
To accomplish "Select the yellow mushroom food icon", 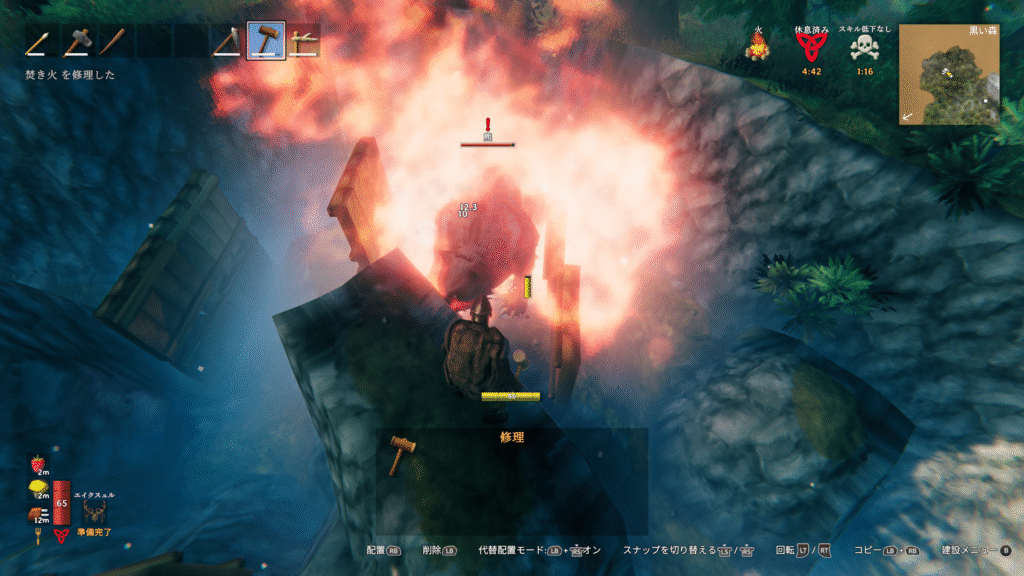I will point(37,489).
